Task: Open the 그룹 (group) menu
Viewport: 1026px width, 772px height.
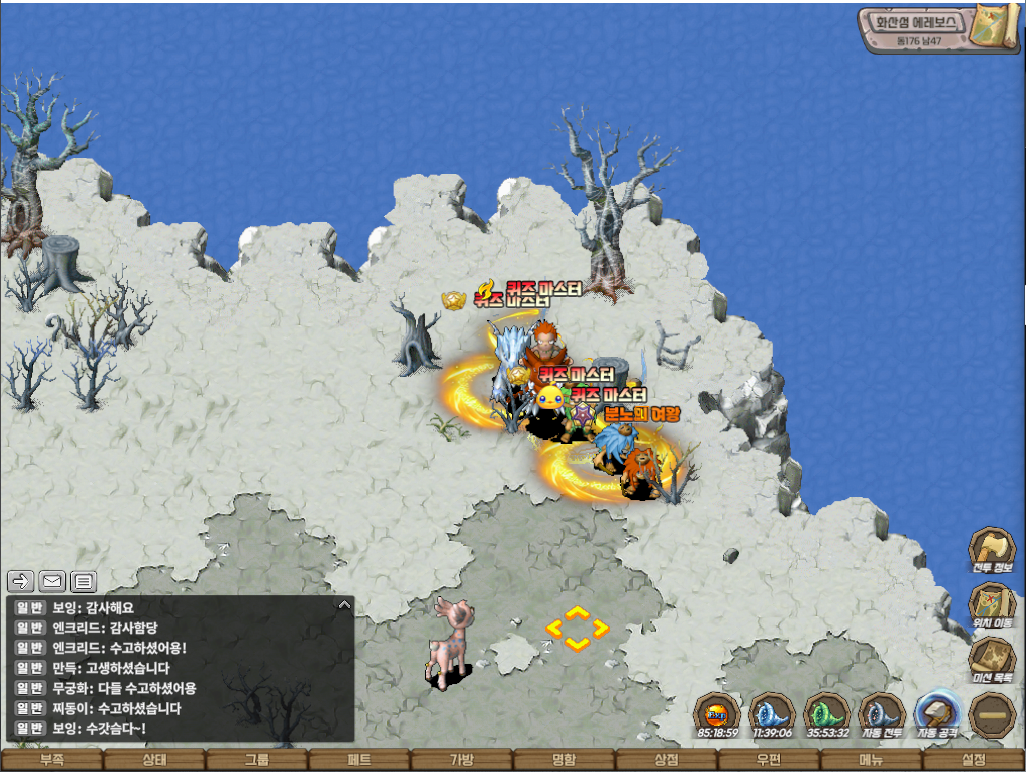Action: [x=256, y=761]
